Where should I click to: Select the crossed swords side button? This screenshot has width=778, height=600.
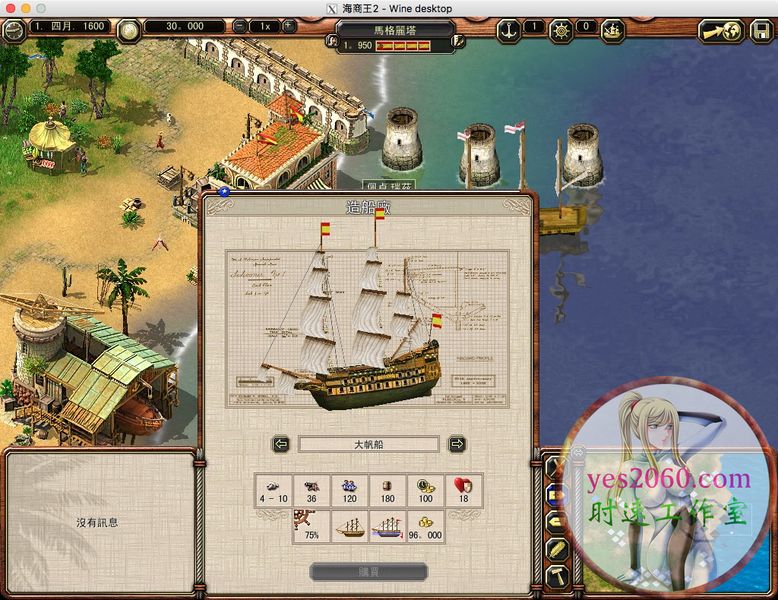tap(557, 466)
